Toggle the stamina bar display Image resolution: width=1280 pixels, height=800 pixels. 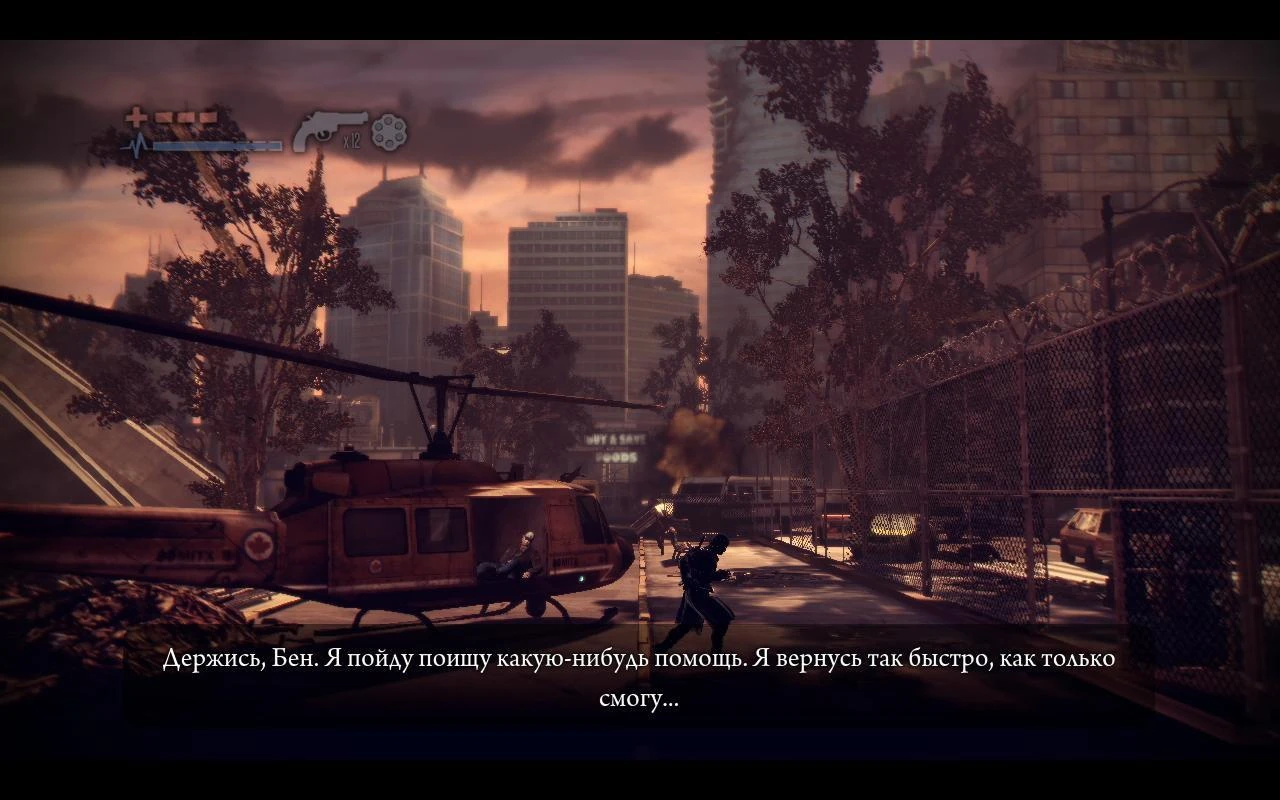pyautogui.click(x=218, y=145)
